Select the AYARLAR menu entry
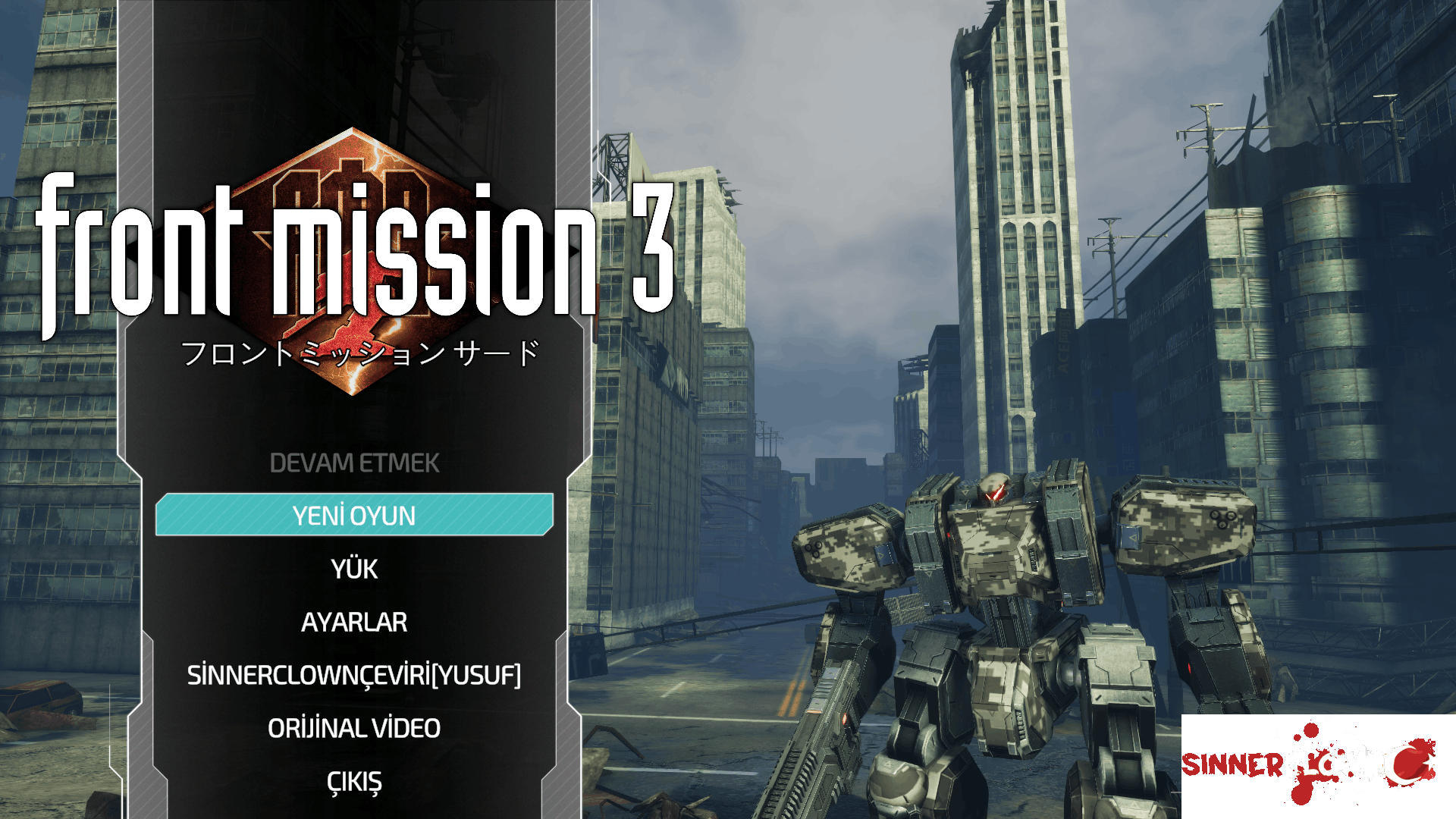 pyautogui.click(x=353, y=622)
